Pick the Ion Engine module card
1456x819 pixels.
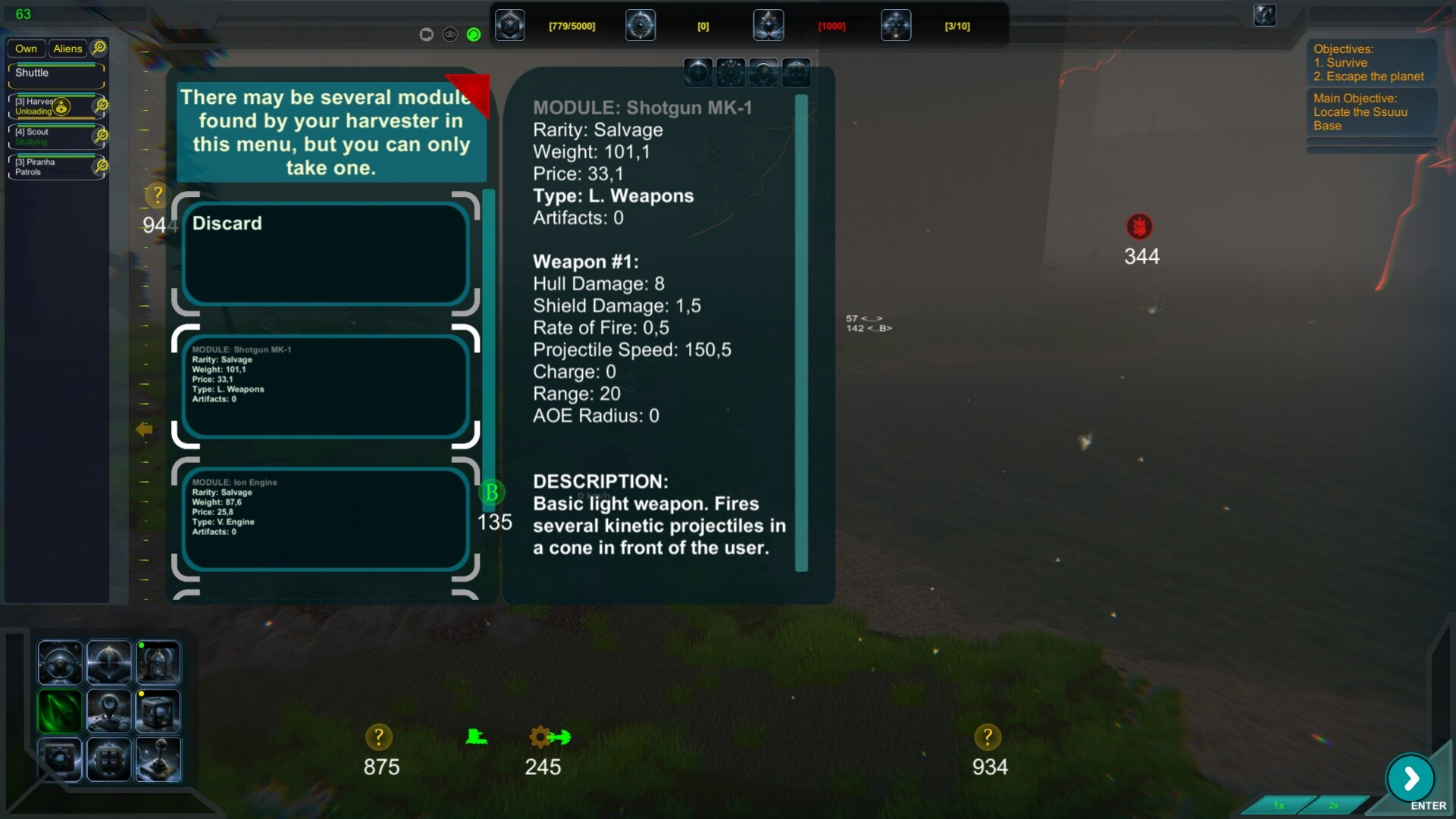tap(325, 519)
